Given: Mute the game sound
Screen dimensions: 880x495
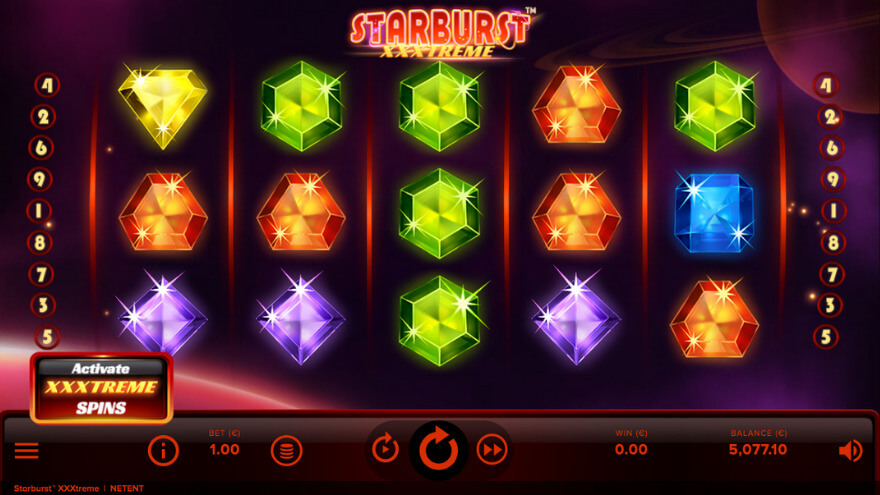Looking at the screenshot, I should 850,451.
